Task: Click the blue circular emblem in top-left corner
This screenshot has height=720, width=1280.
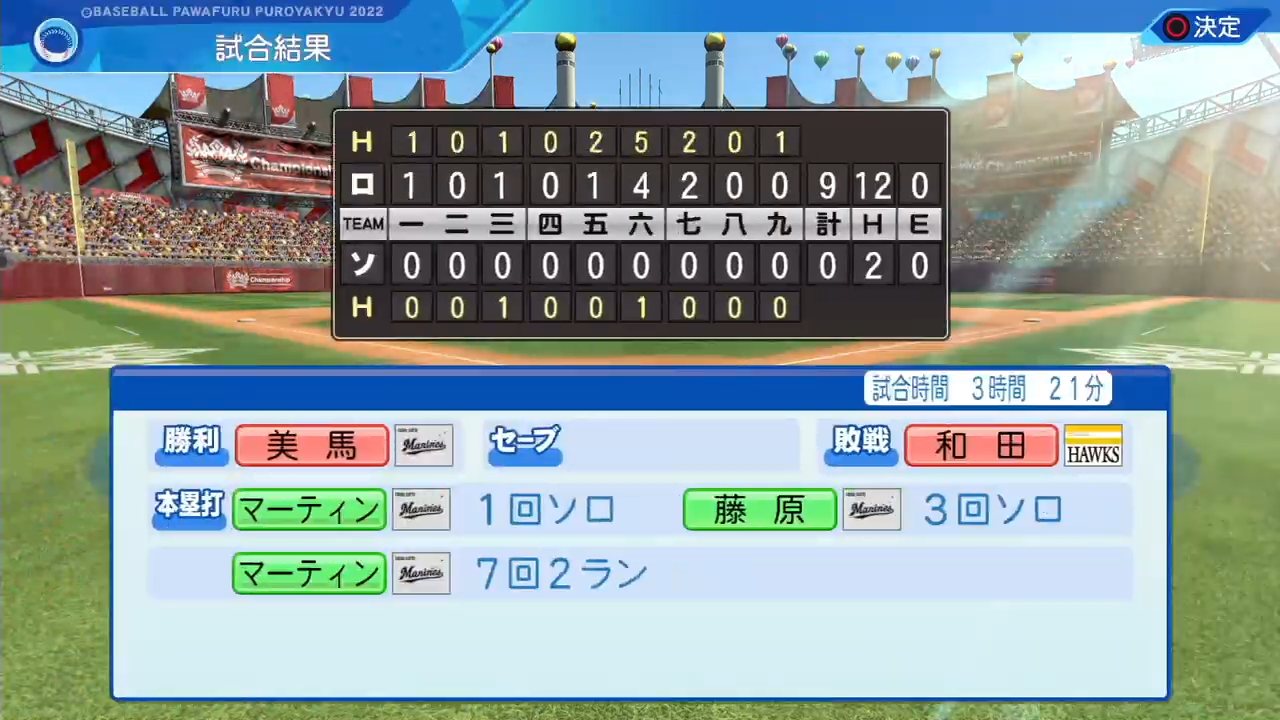Action: tap(56, 40)
